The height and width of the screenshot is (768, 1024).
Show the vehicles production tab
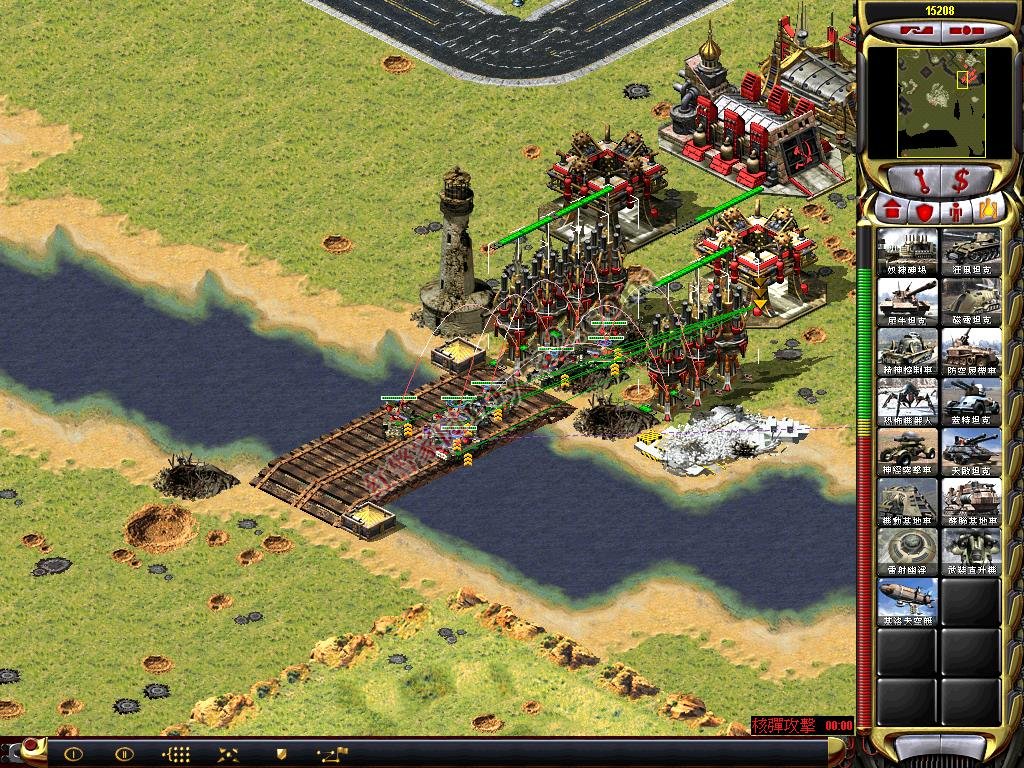point(989,210)
